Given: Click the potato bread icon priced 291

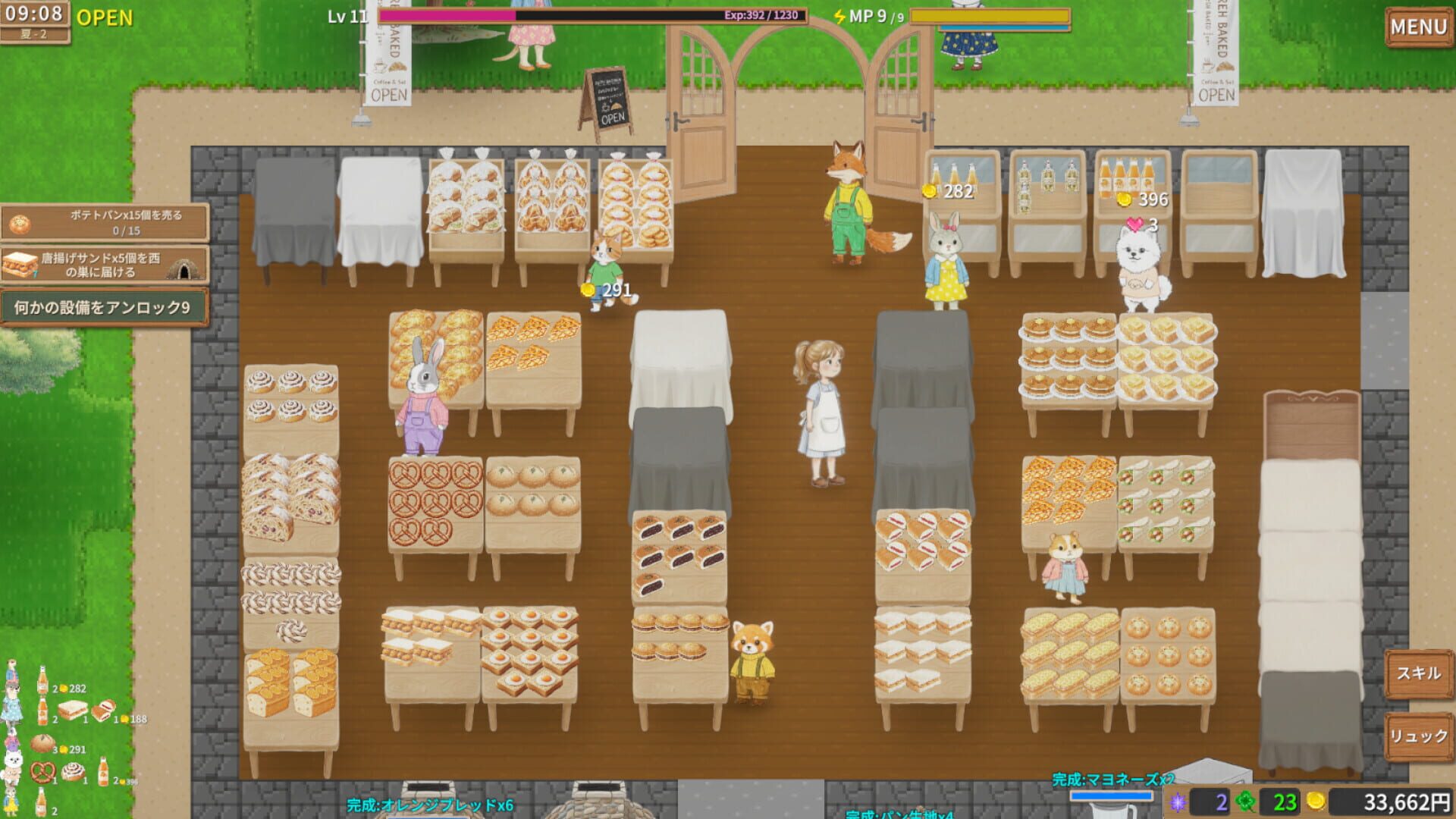Looking at the screenshot, I should pos(42,744).
